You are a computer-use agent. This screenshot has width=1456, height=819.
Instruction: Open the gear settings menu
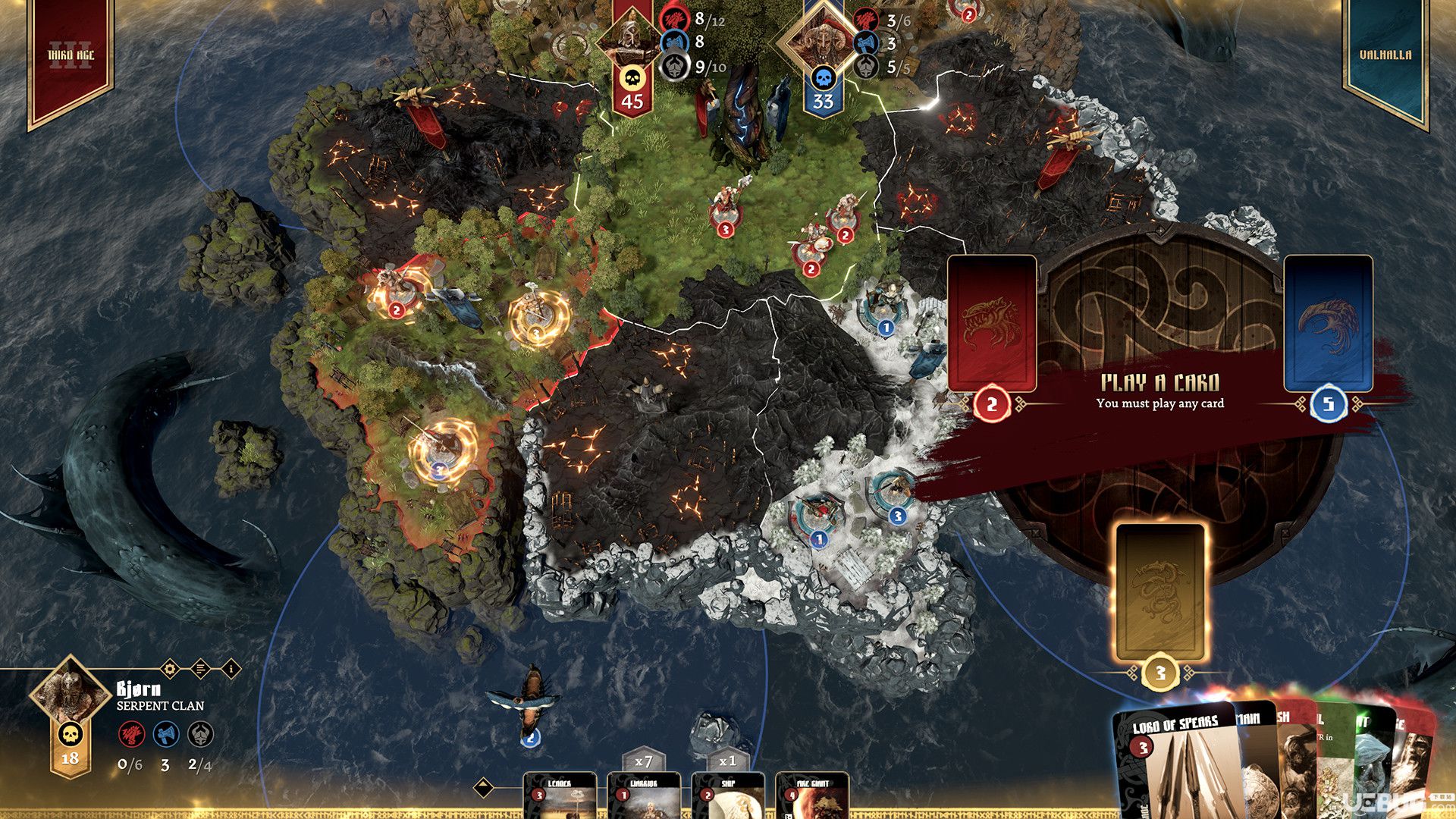(170, 669)
